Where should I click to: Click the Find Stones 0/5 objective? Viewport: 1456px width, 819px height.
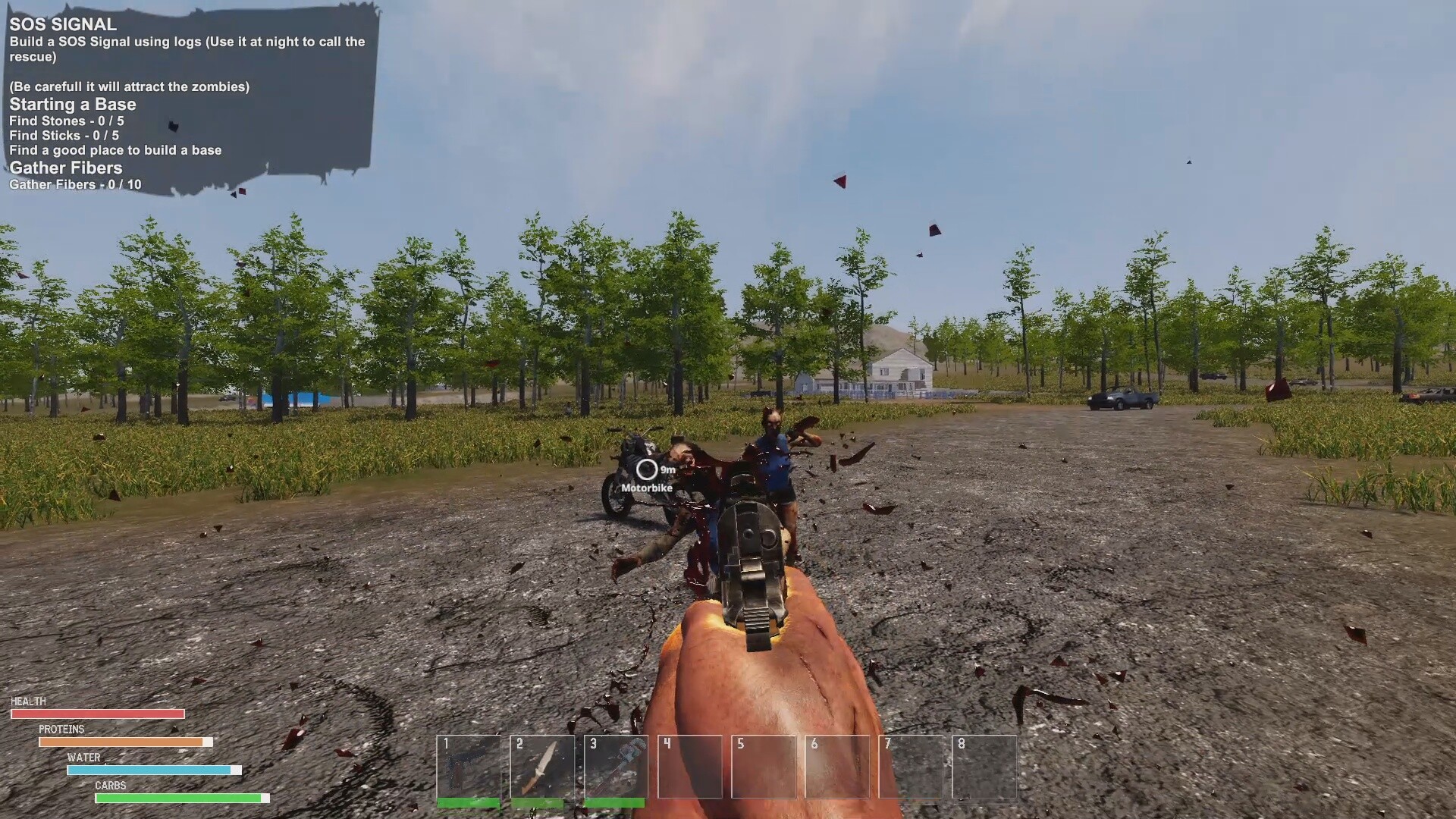(67, 121)
